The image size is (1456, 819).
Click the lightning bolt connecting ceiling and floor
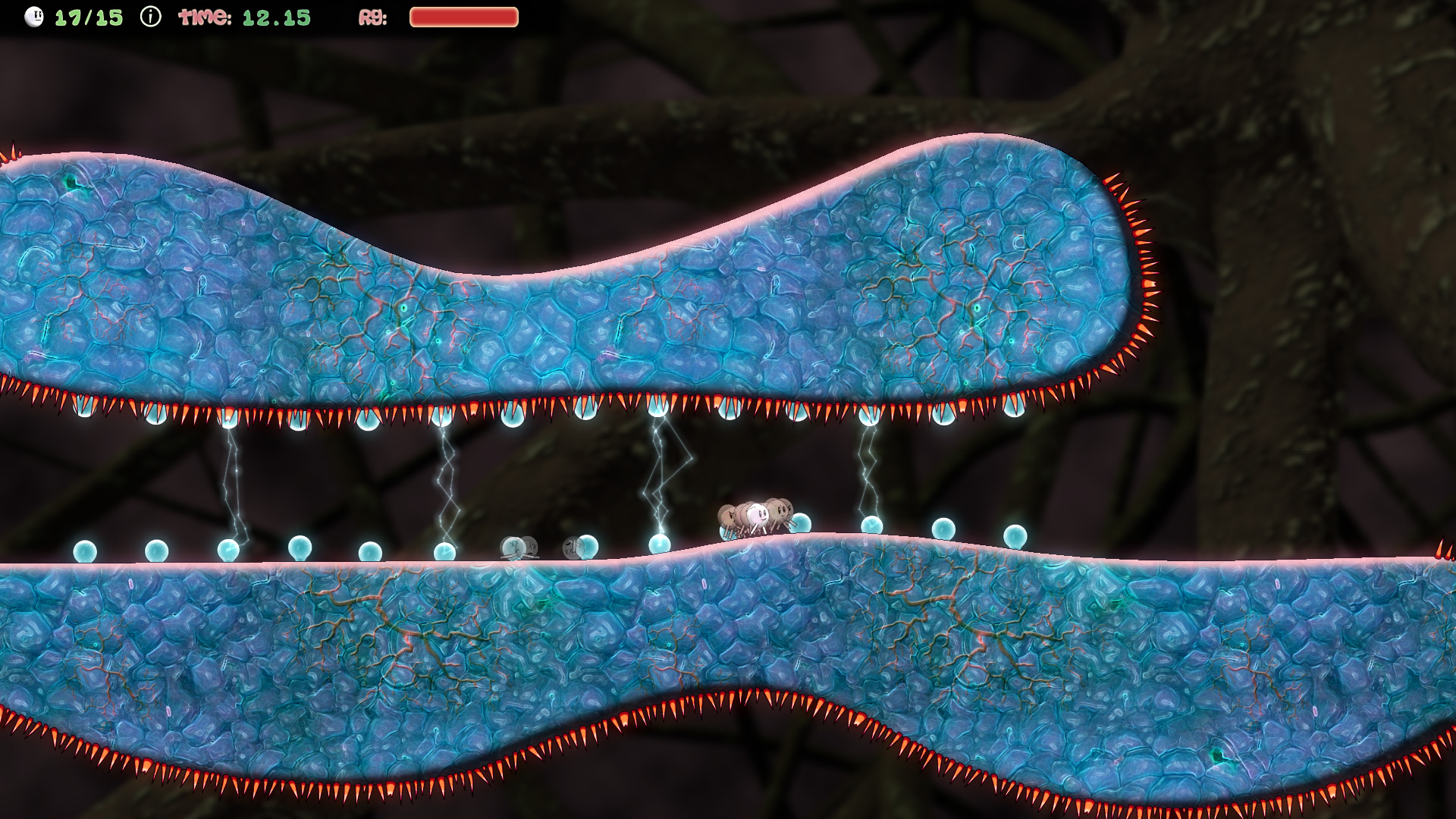click(660, 470)
